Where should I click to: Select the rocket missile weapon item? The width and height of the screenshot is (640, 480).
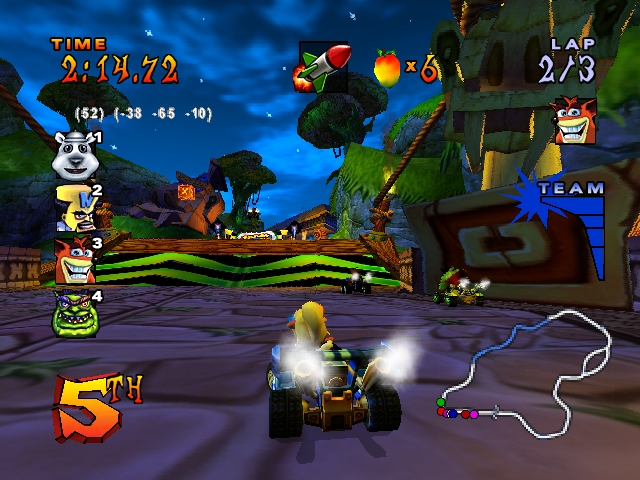pos(323,67)
